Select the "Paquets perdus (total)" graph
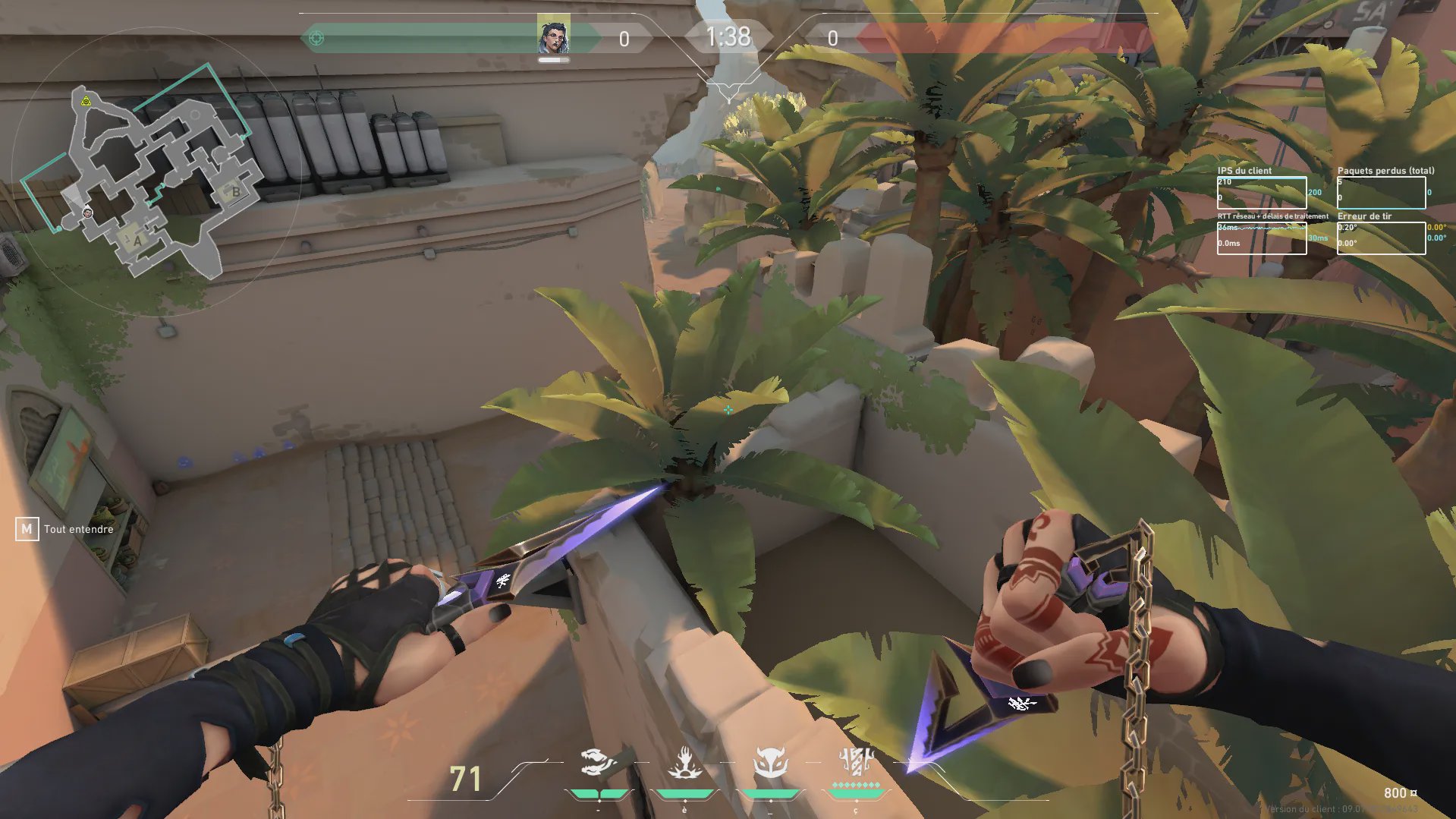The image size is (1456, 819). point(1381,193)
